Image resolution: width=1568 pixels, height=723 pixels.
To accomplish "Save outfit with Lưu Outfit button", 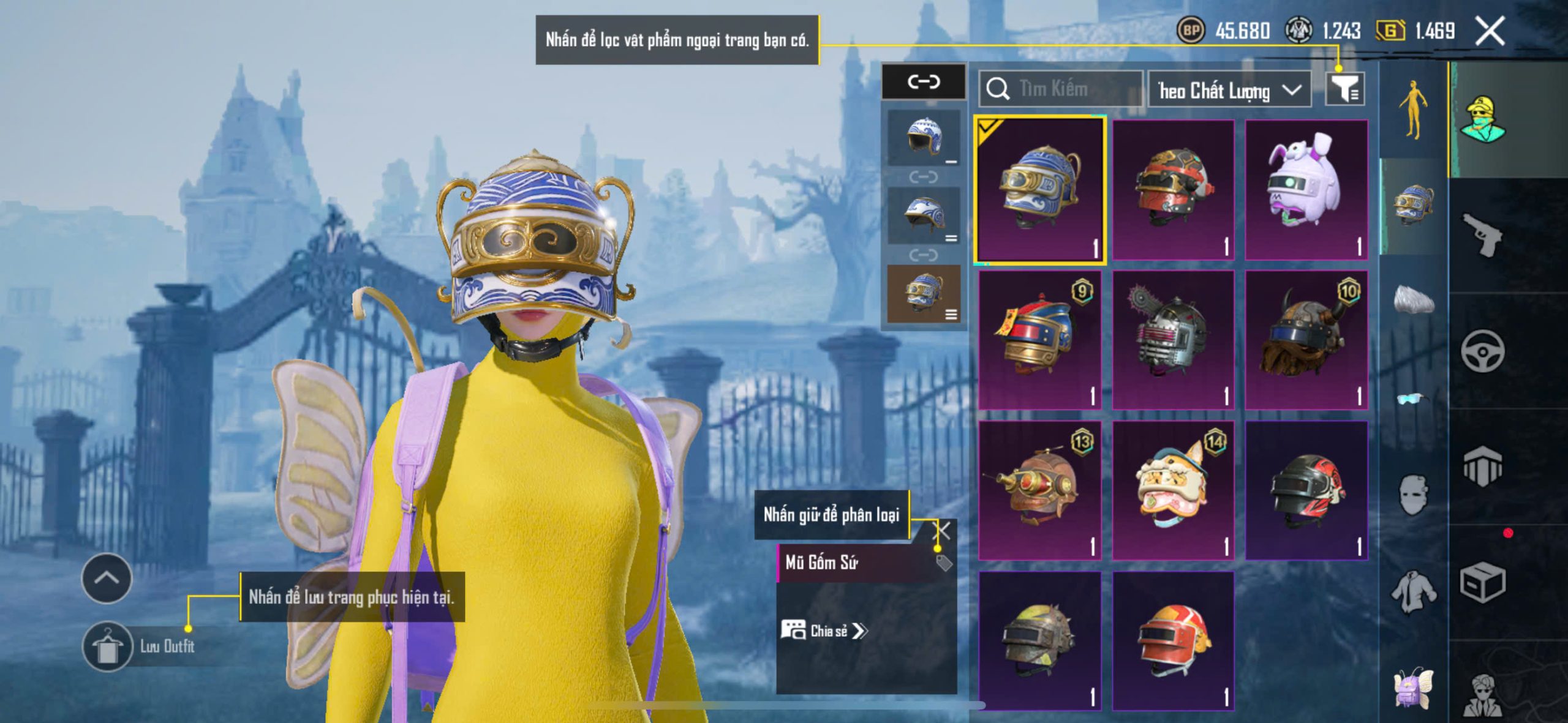I will tap(108, 646).
